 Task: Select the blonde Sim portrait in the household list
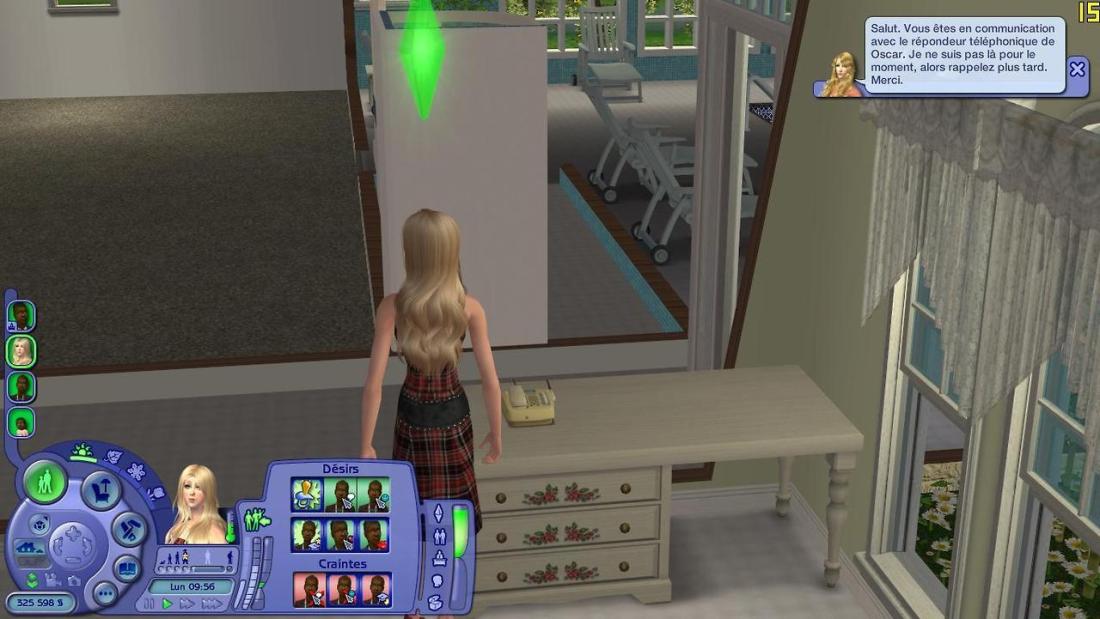(x=21, y=351)
